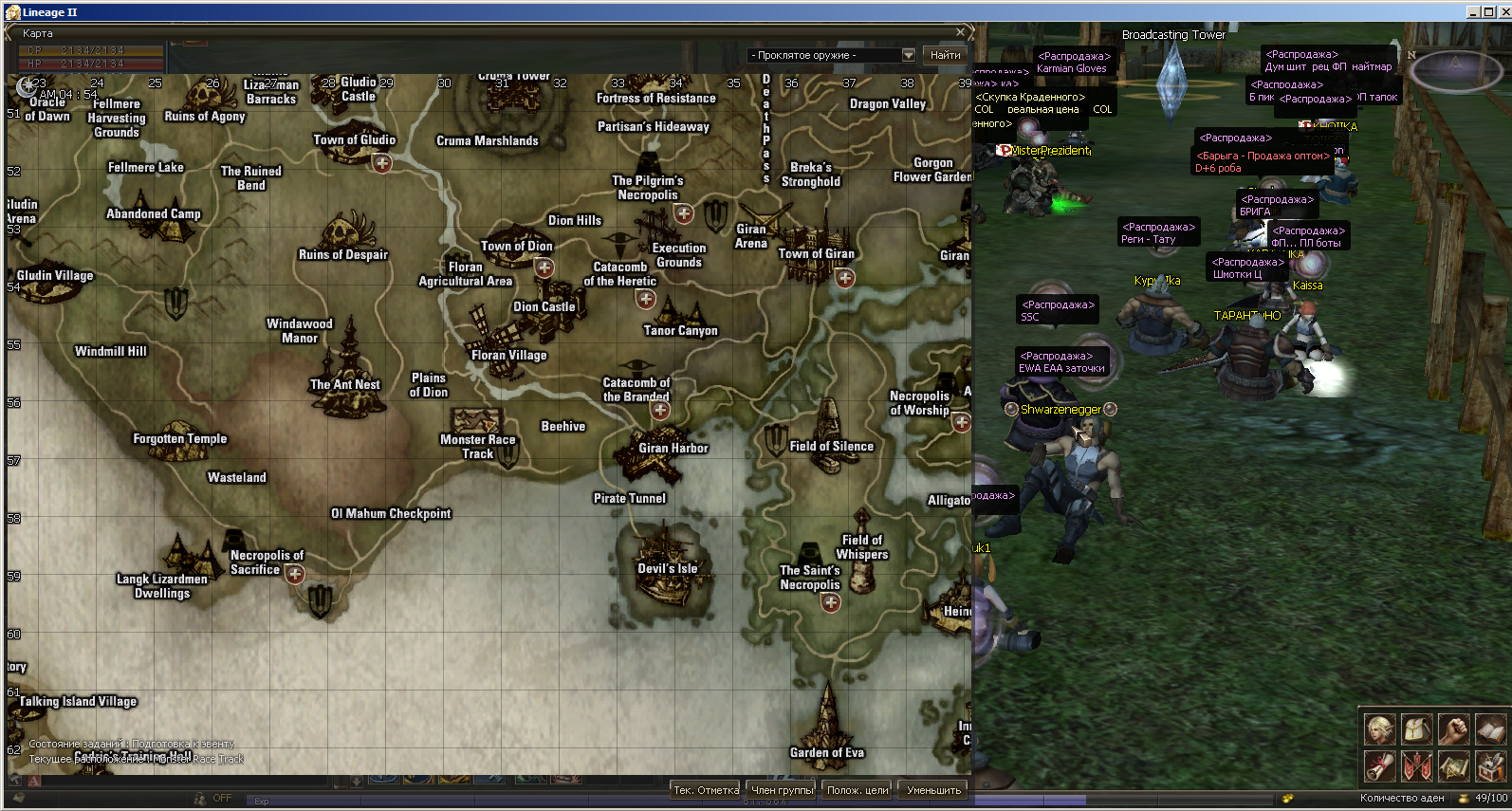Close the Lineage II window
1512x811 pixels.
(x=1503, y=12)
